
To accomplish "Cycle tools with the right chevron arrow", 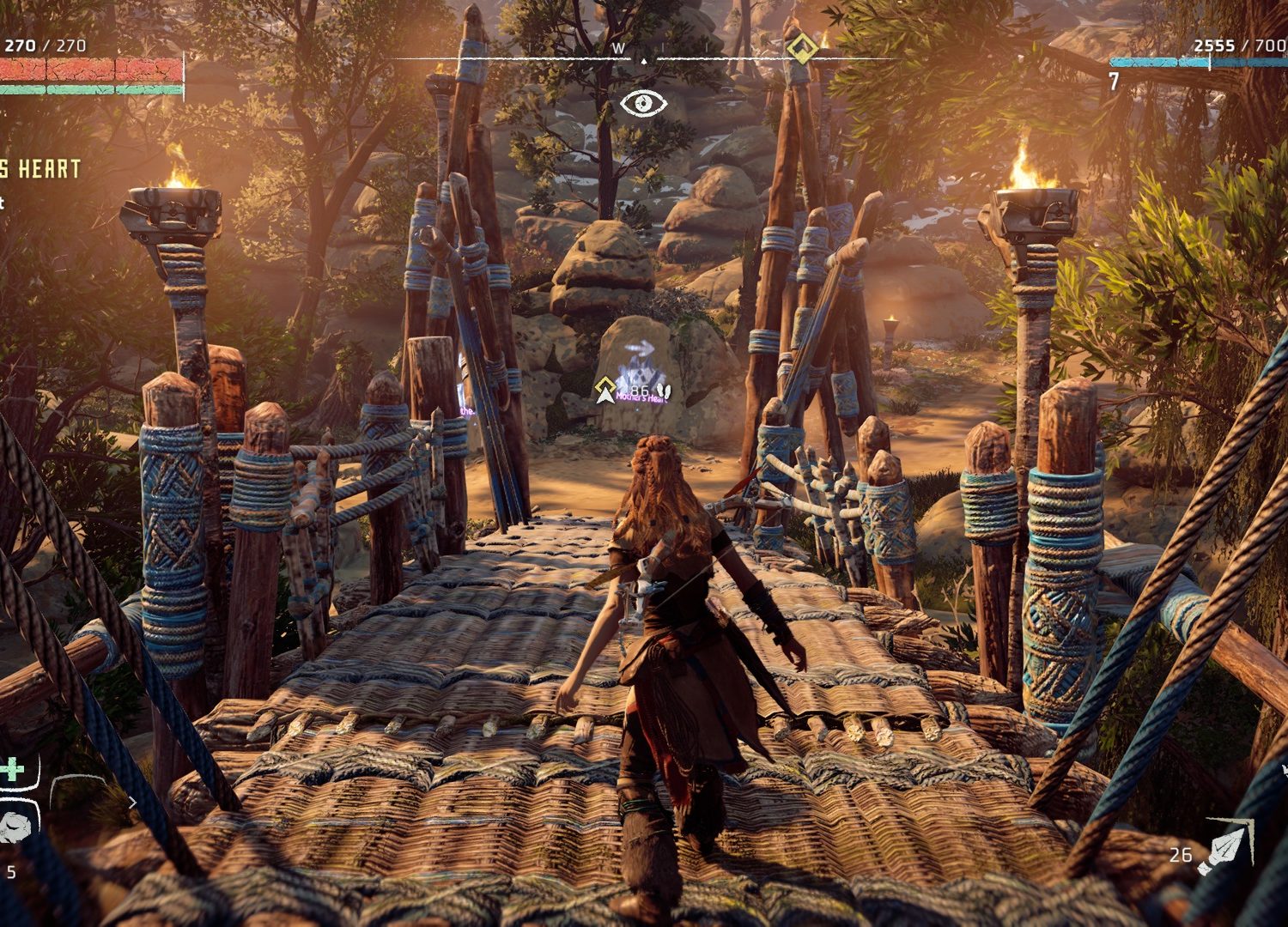I will point(132,803).
